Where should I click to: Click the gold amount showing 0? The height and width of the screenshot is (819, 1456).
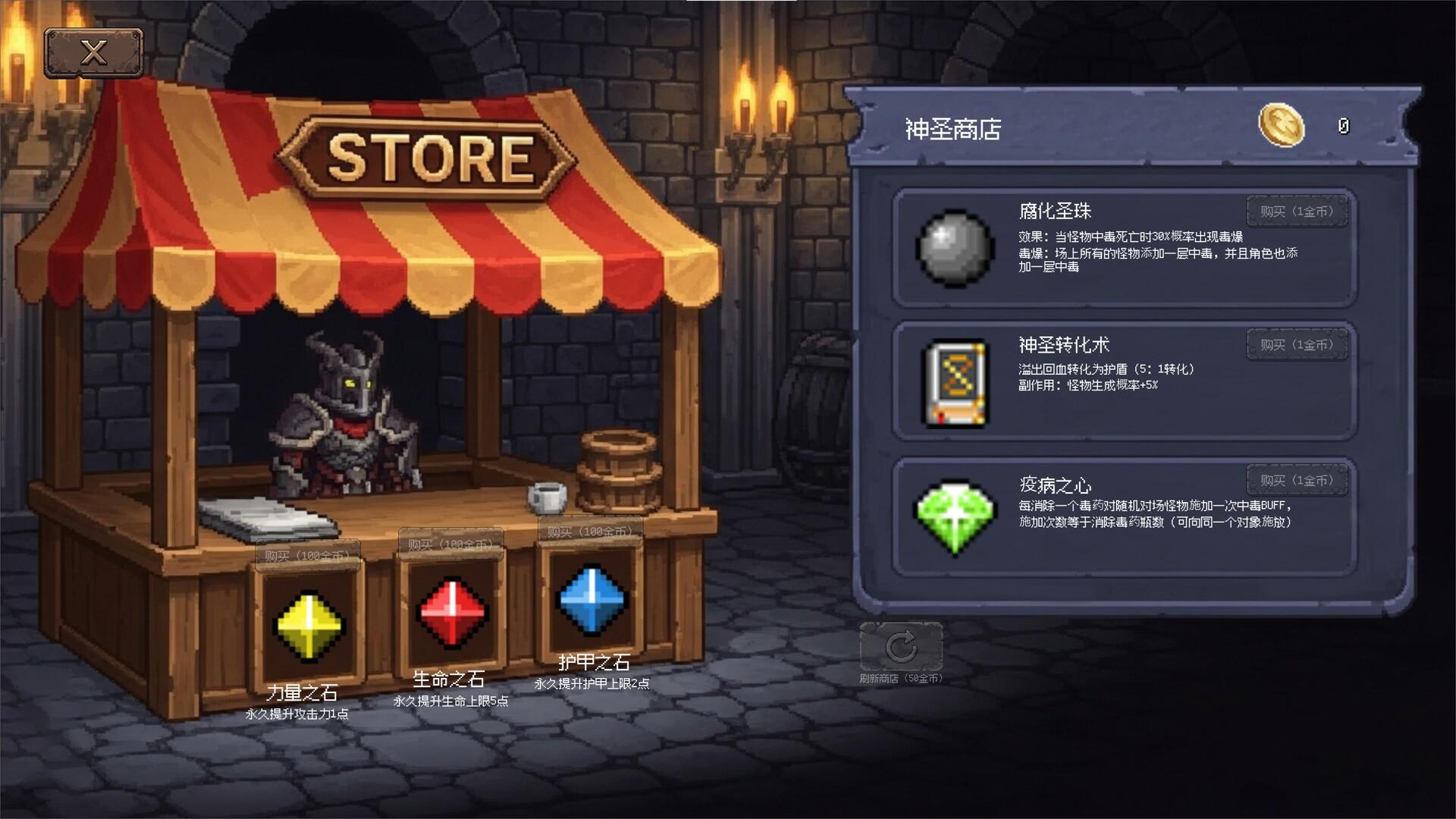click(1342, 127)
